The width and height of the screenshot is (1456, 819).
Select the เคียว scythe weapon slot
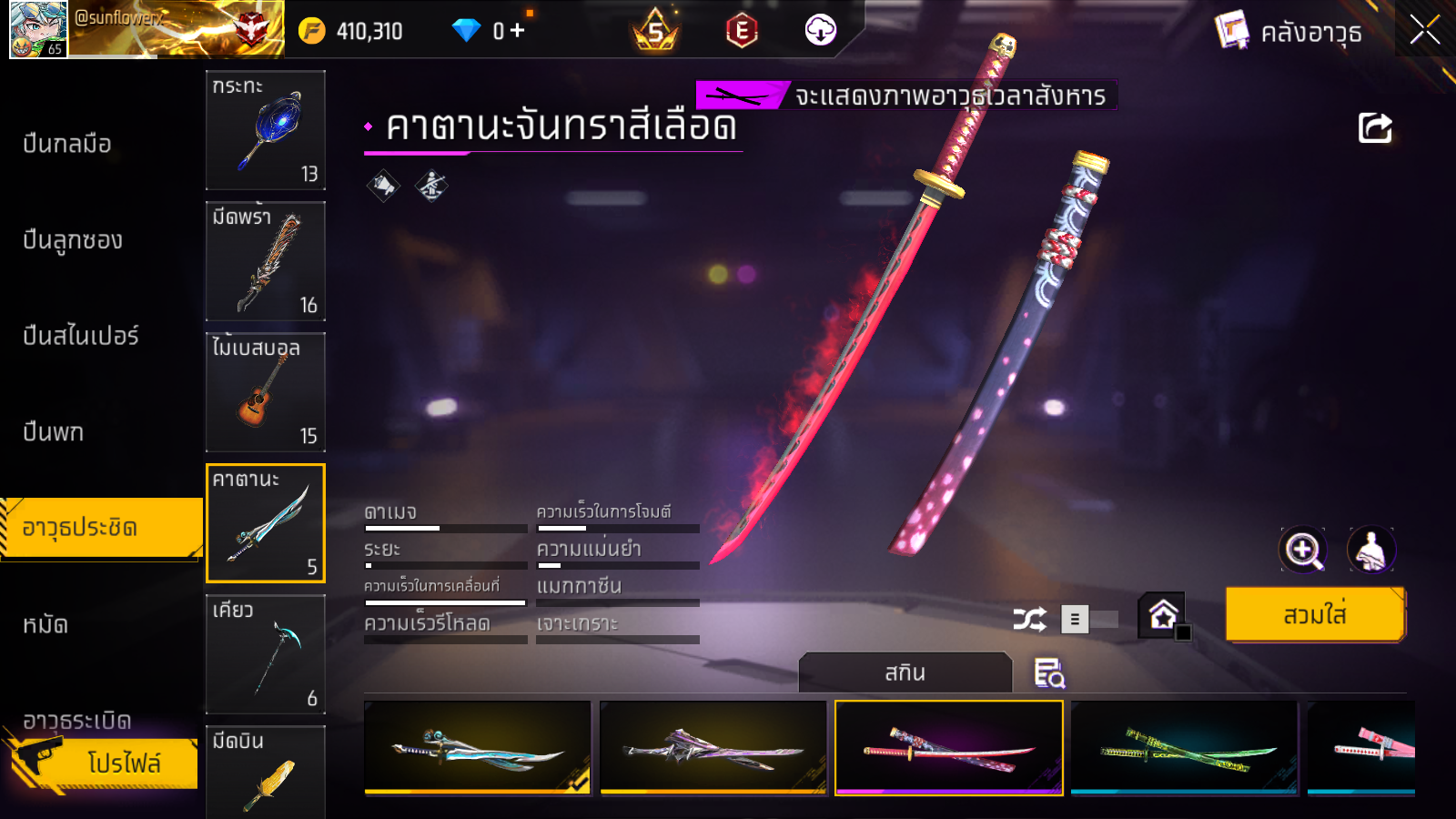click(266, 654)
